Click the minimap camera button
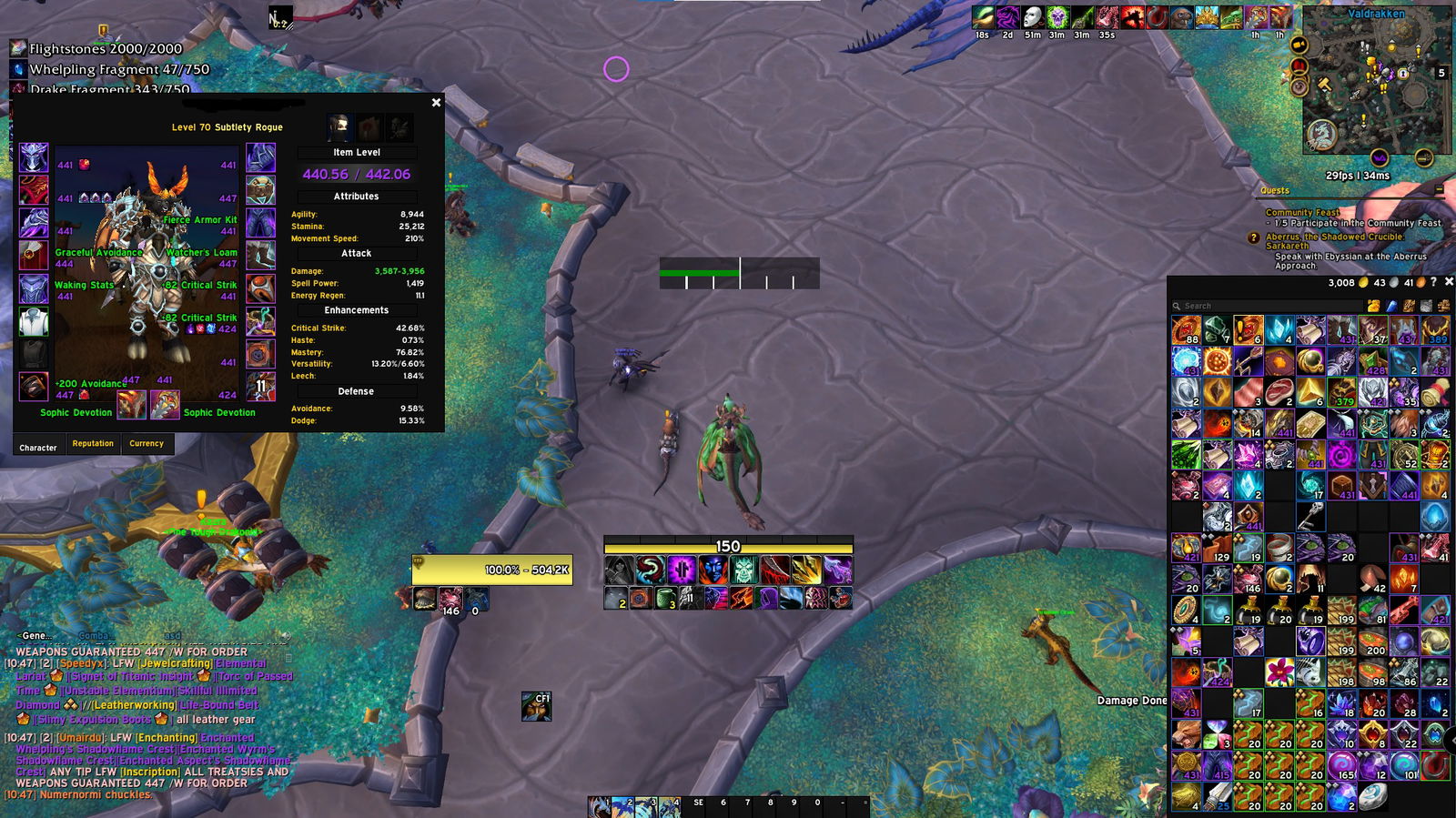 click(x=1299, y=45)
